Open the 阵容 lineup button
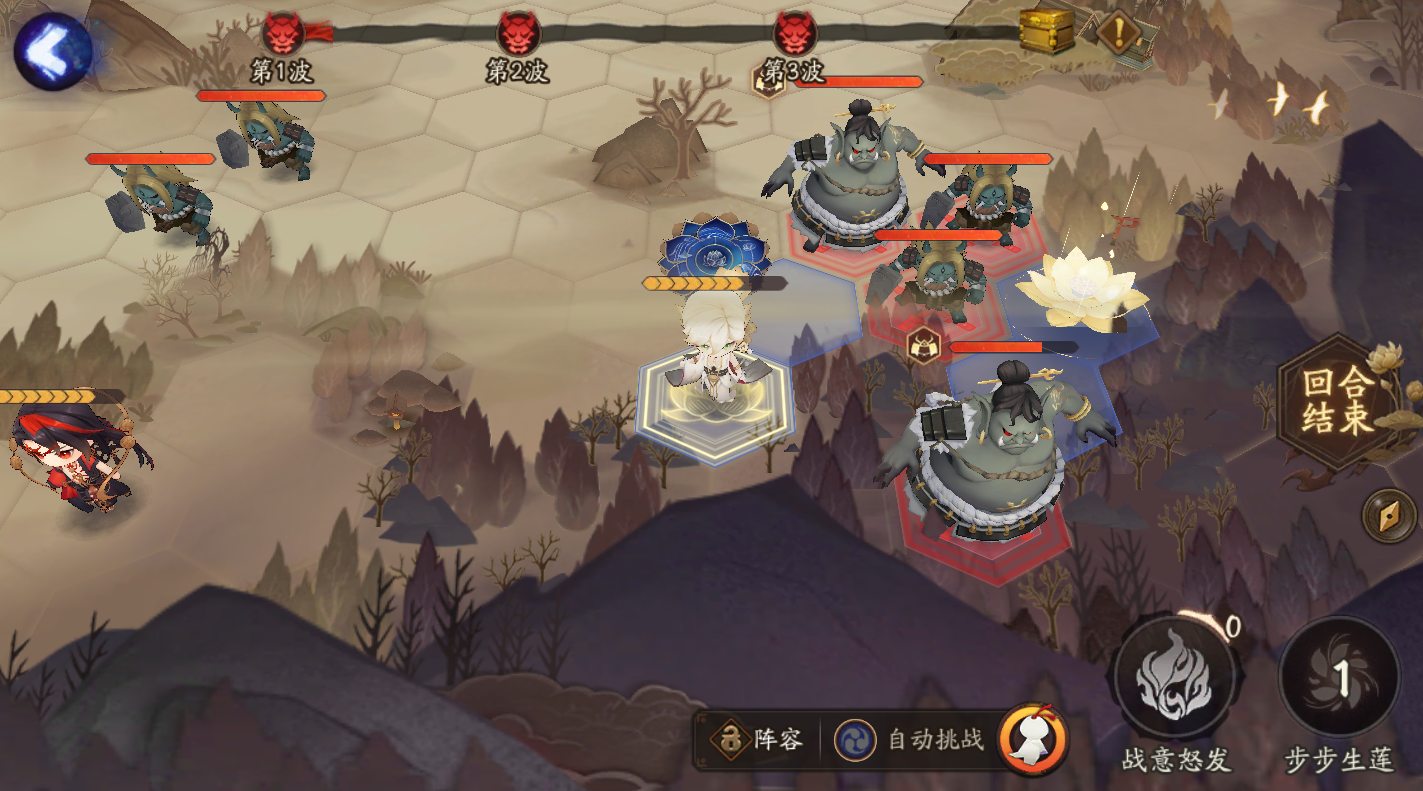Image resolution: width=1423 pixels, height=791 pixels. click(758, 740)
